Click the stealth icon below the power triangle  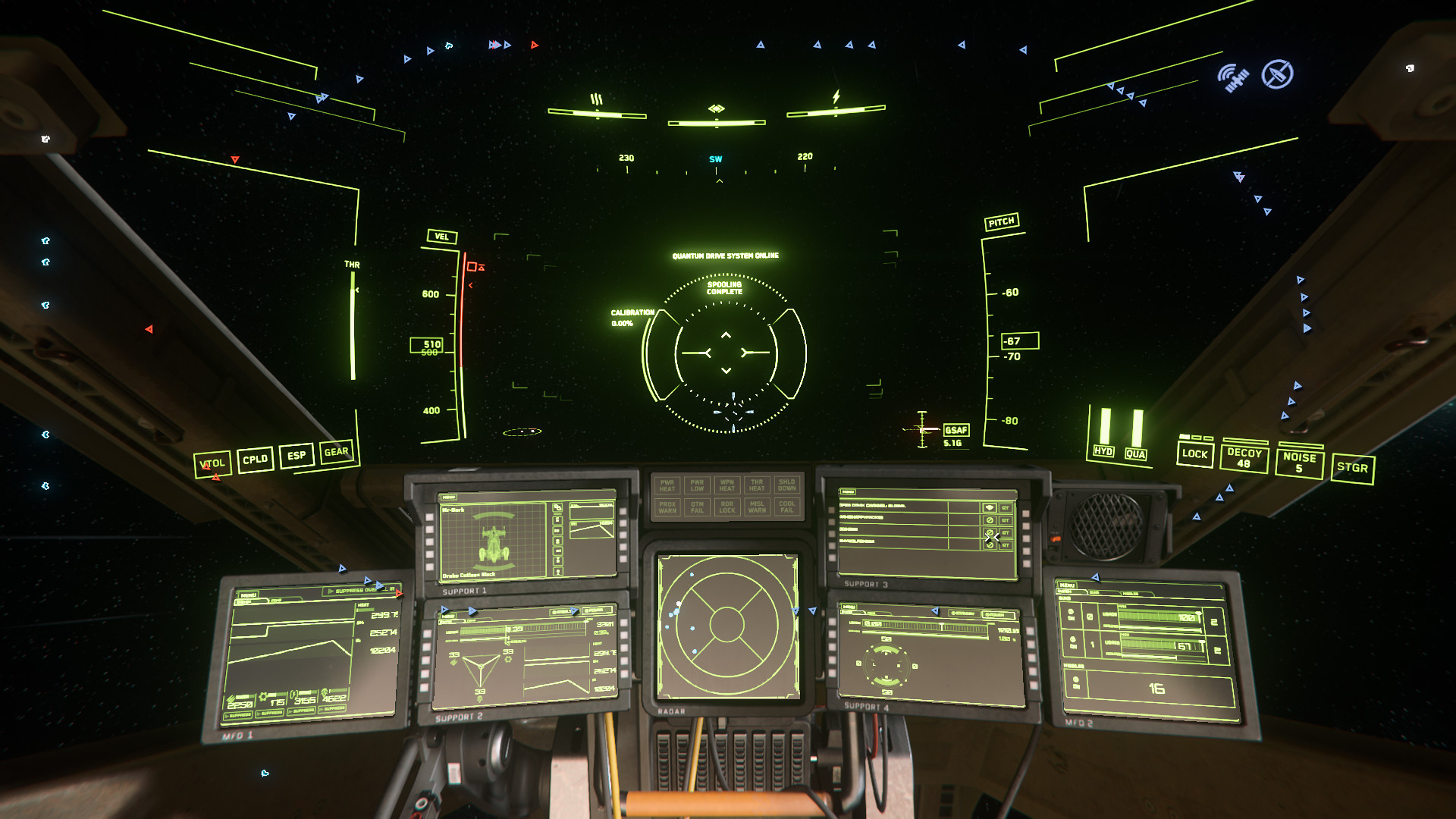click(x=479, y=699)
